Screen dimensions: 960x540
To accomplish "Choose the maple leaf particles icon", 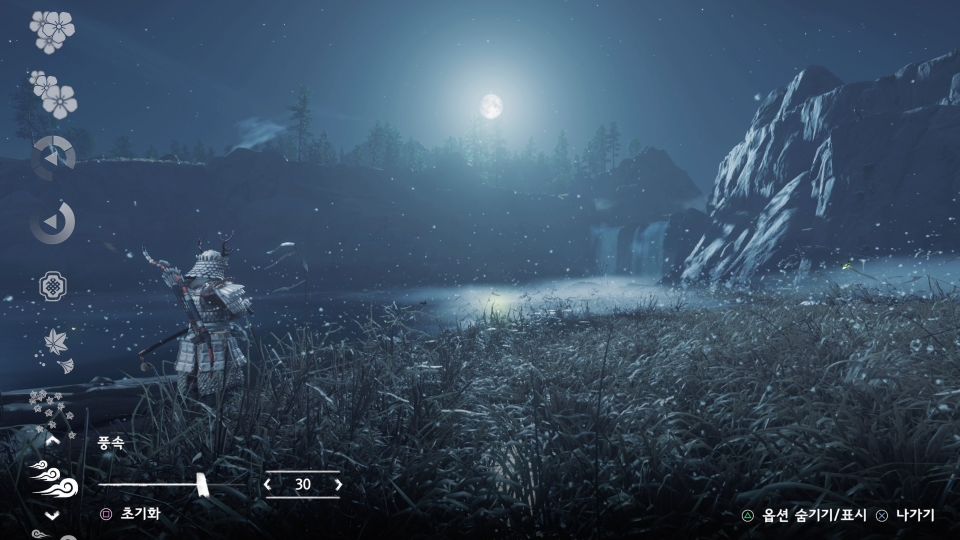I will 55,347.
